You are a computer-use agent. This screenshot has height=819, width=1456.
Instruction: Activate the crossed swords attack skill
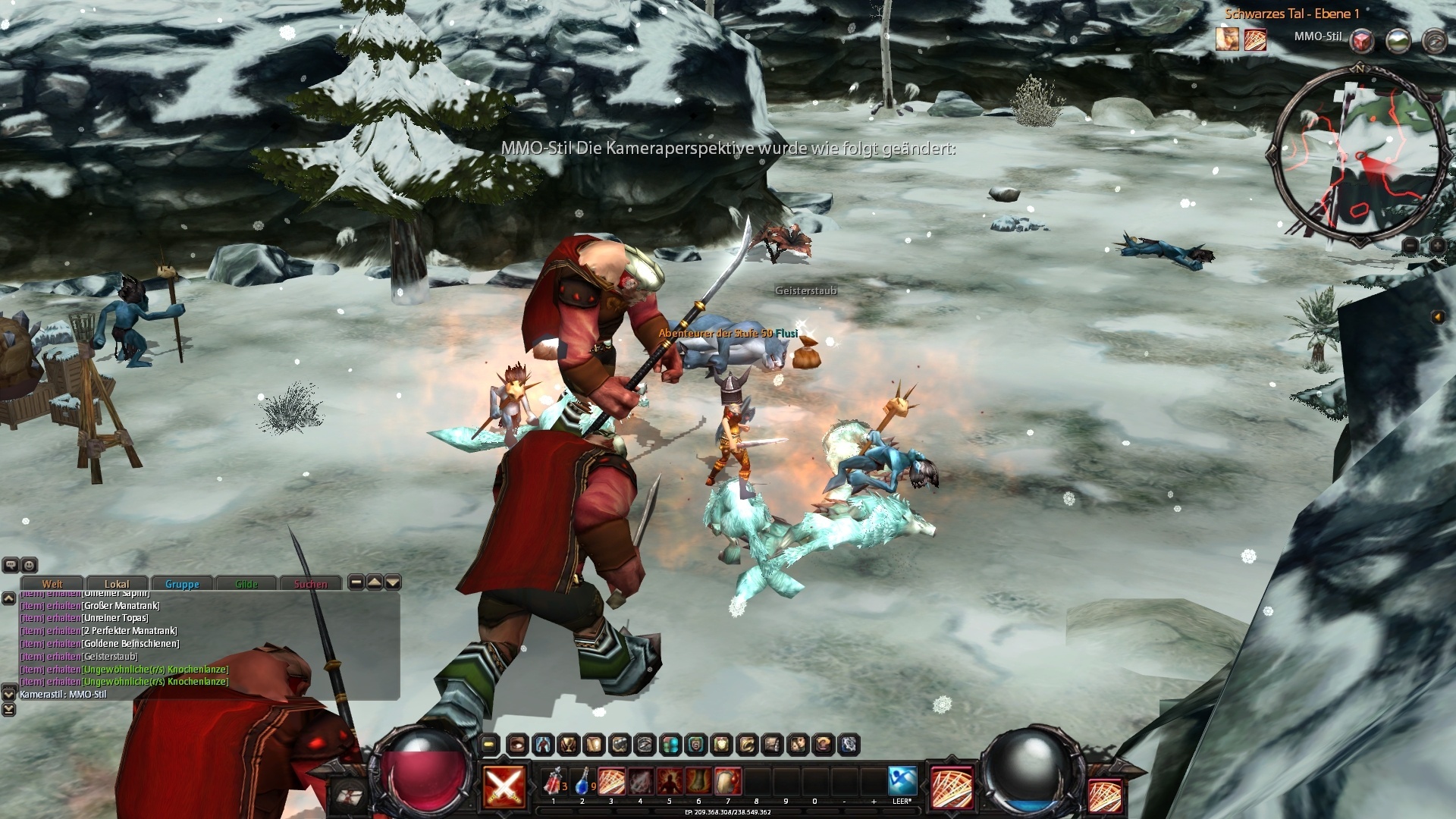point(504,786)
